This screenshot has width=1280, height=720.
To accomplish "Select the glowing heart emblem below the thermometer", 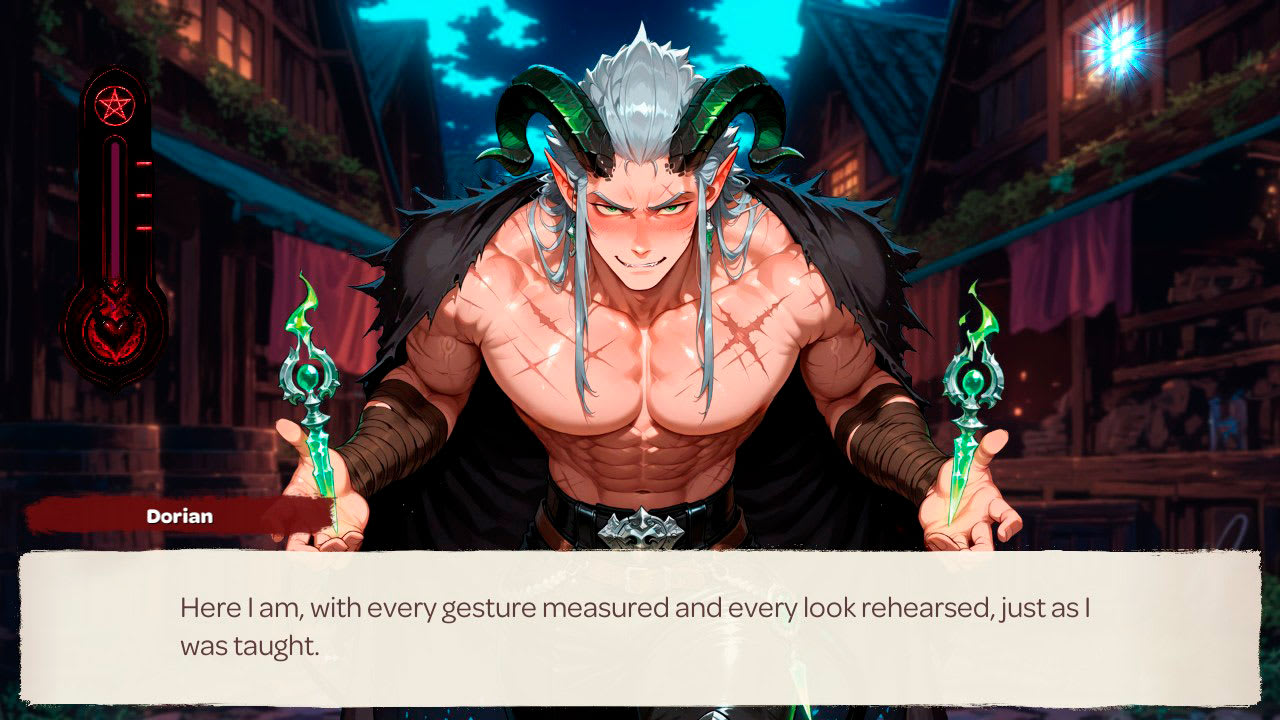I will coord(114,330).
